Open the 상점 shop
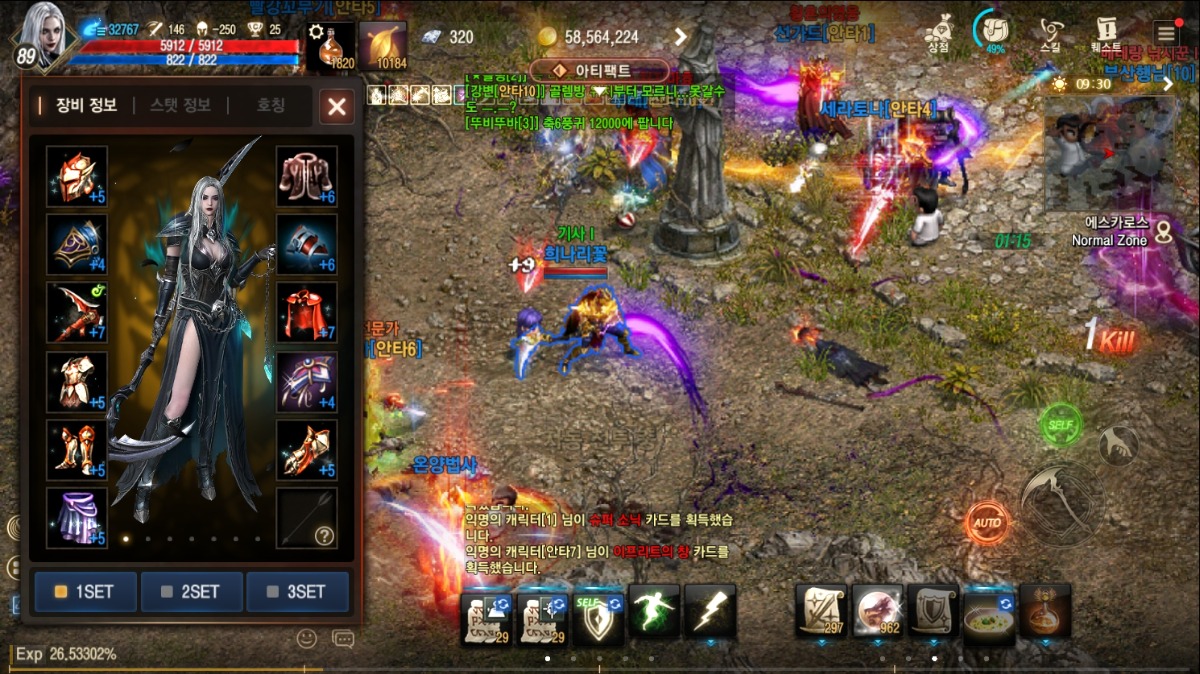This screenshot has width=1200, height=674. tap(938, 33)
